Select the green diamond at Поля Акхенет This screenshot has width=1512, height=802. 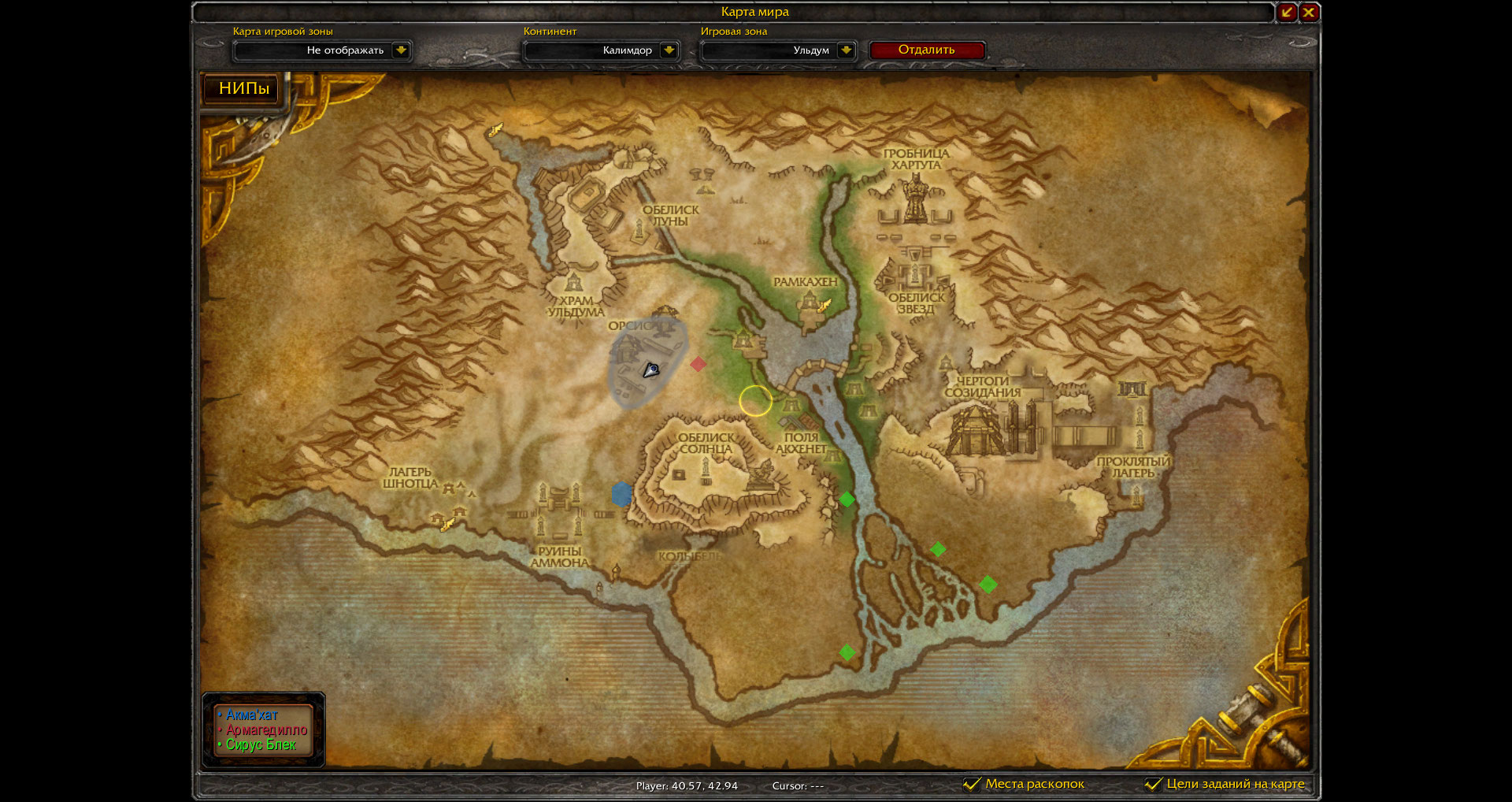click(847, 499)
